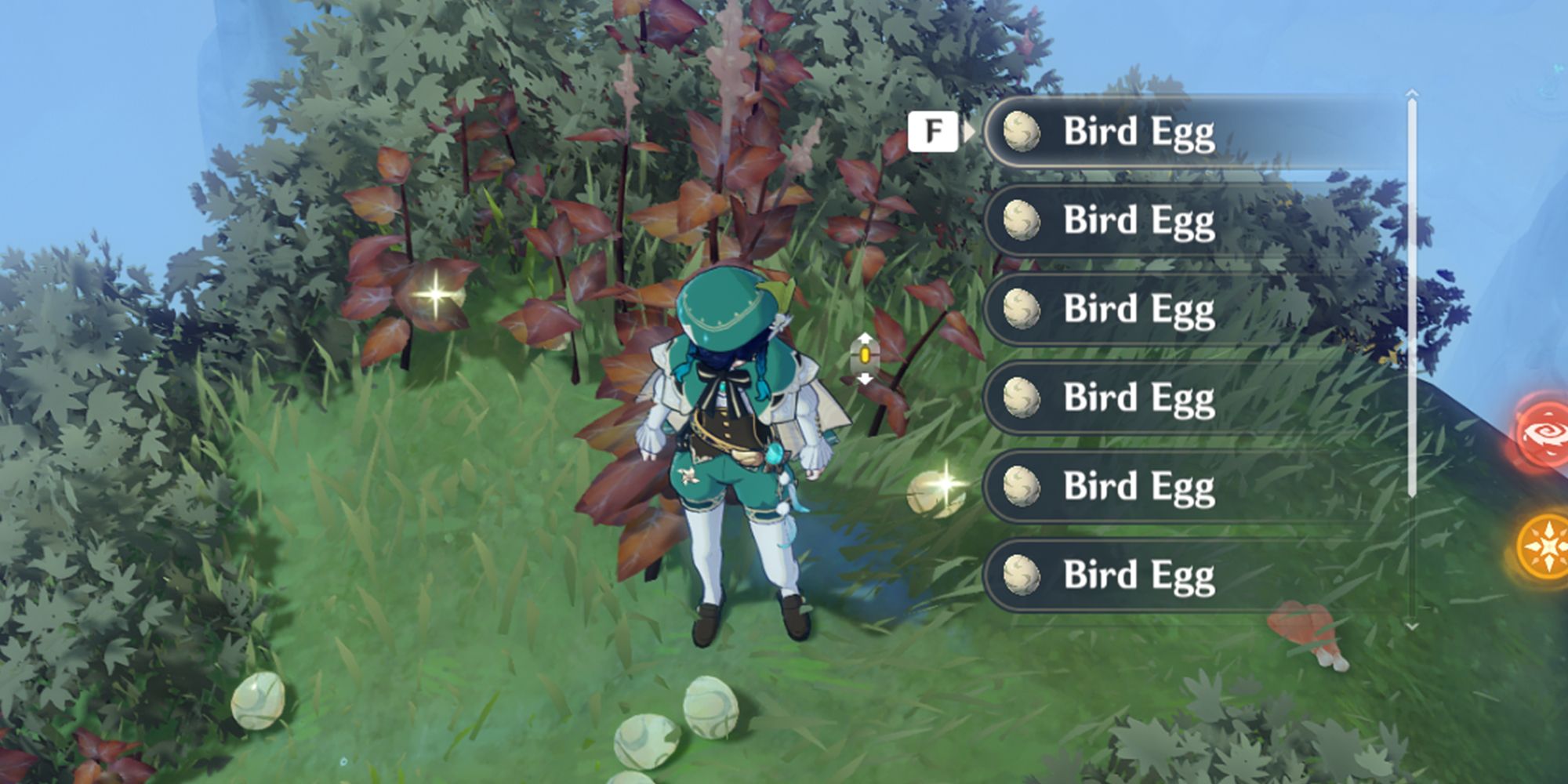The image size is (1568, 784).
Task: Click the egg icon beside the fifth Bird Egg label
Action: (1022, 486)
